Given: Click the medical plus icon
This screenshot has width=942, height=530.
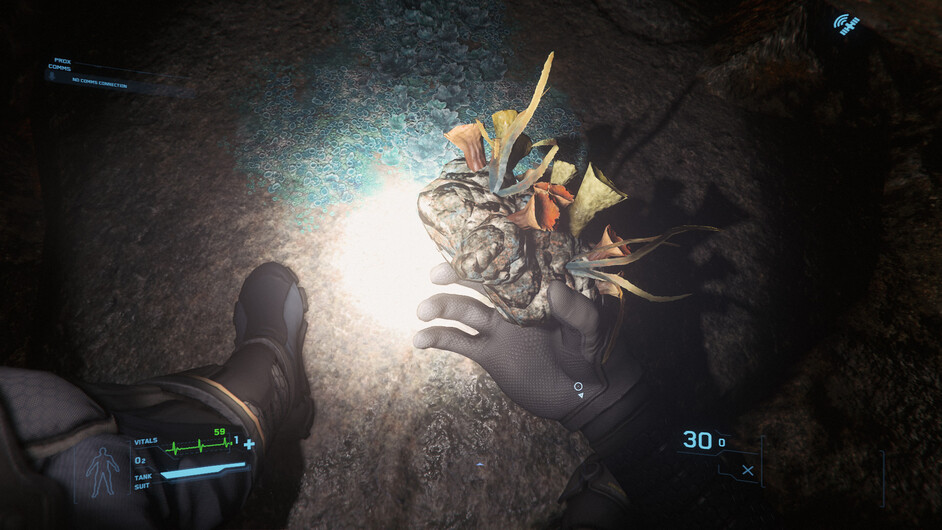Looking at the screenshot, I should tap(249, 444).
